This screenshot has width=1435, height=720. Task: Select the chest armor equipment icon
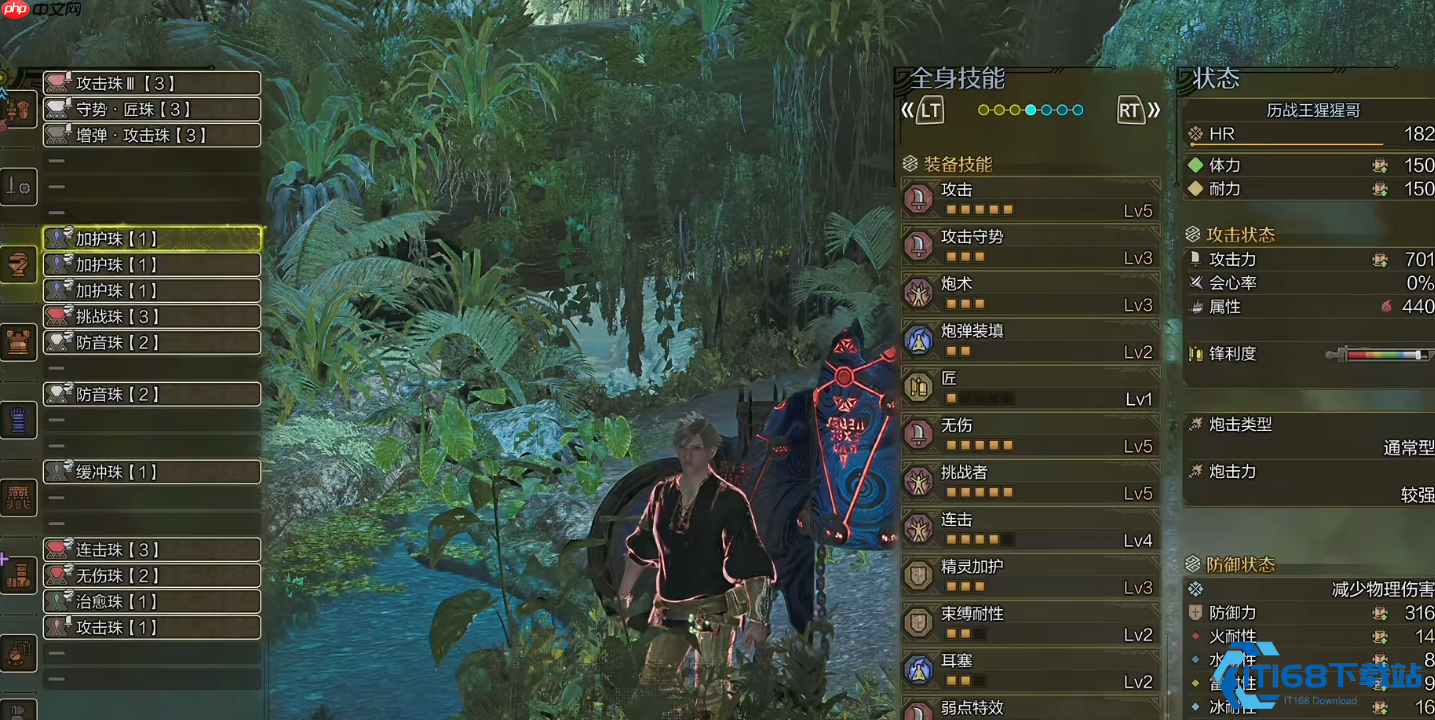tap(19, 342)
